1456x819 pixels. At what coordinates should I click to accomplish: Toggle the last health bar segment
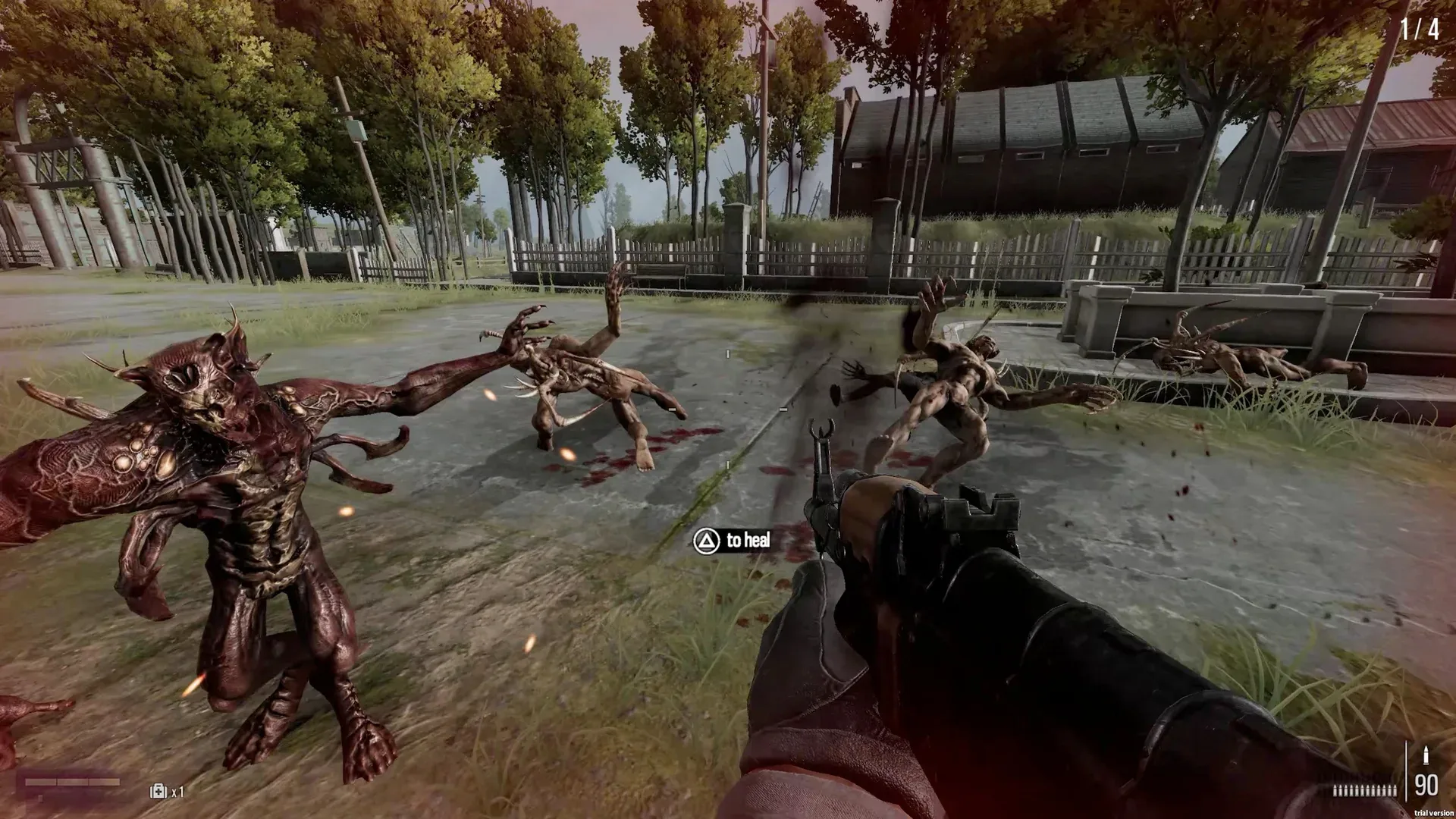[x=103, y=781]
